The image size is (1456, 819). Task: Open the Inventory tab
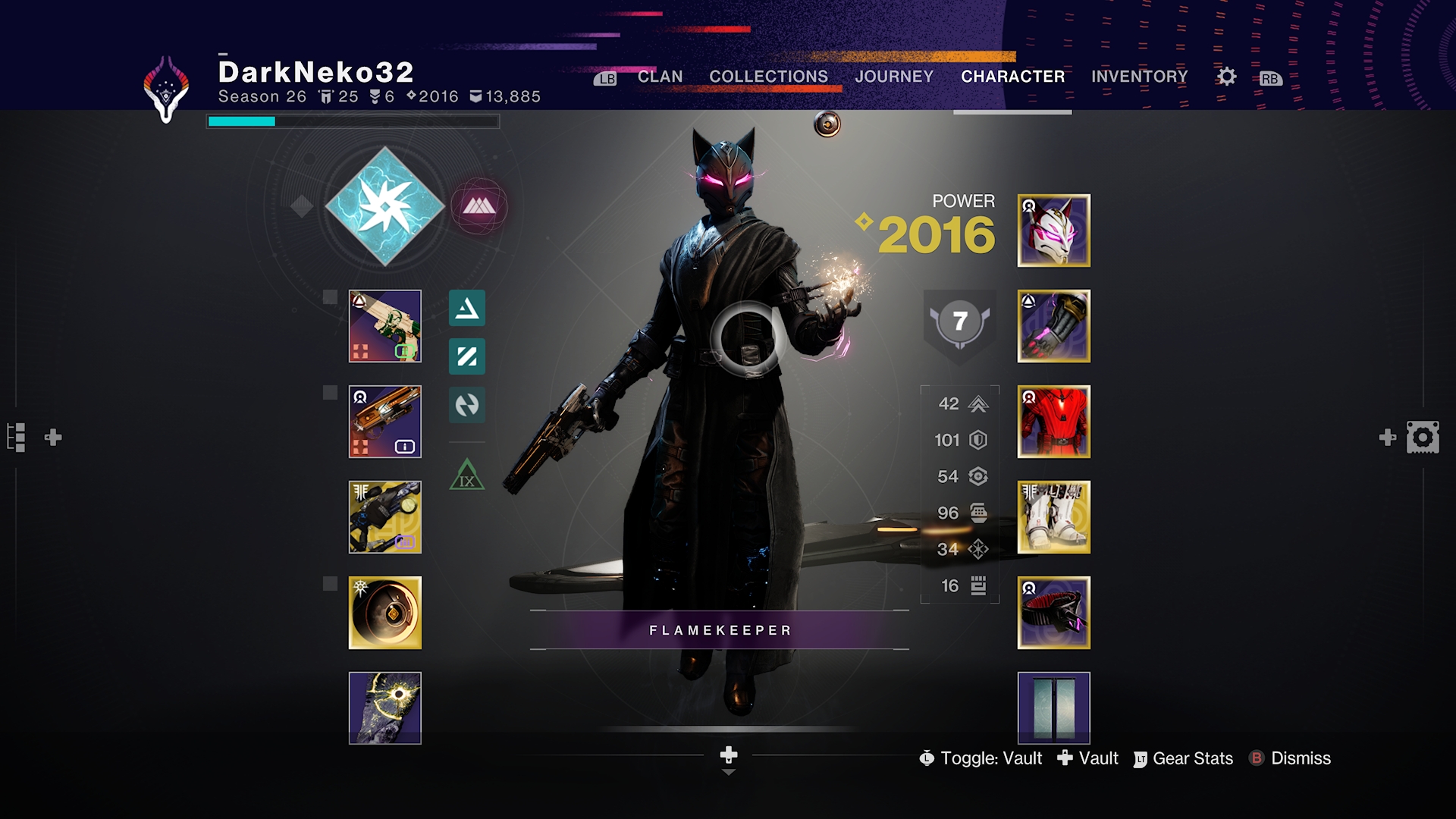pos(1139,77)
